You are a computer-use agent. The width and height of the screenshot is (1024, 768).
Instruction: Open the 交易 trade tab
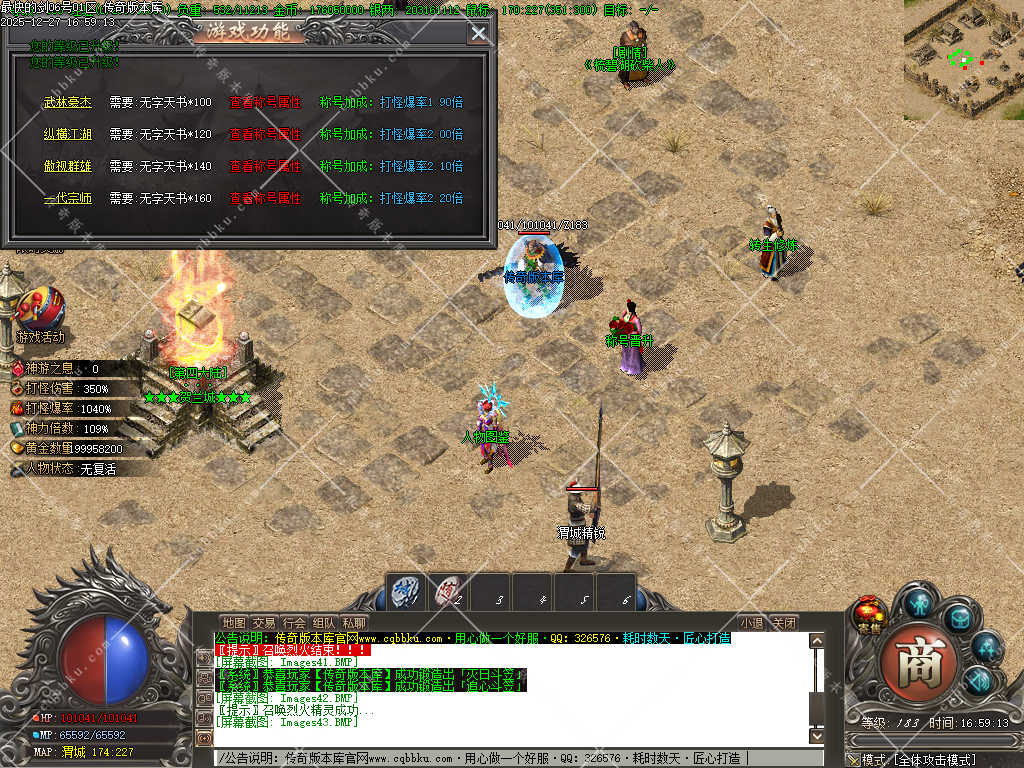[x=264, y=623]
